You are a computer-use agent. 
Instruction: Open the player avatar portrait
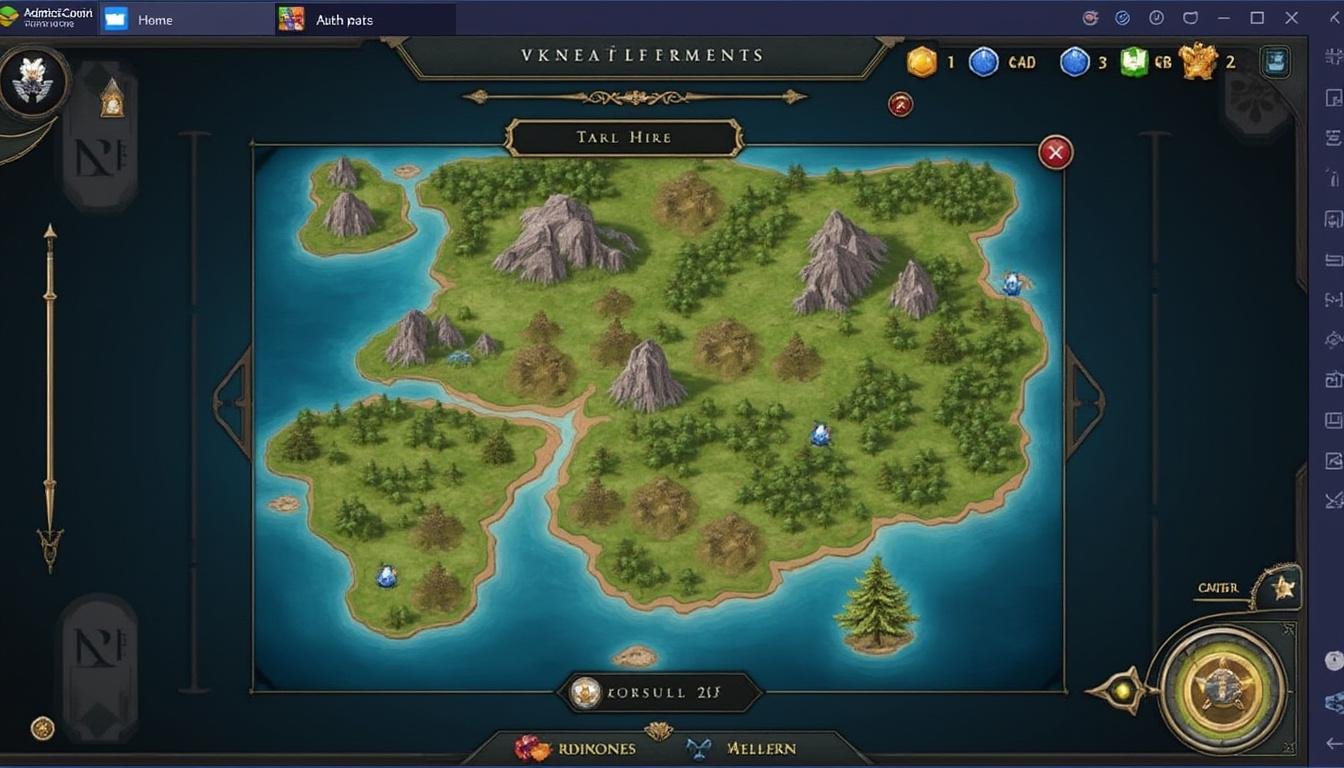(x=34, y=81)
